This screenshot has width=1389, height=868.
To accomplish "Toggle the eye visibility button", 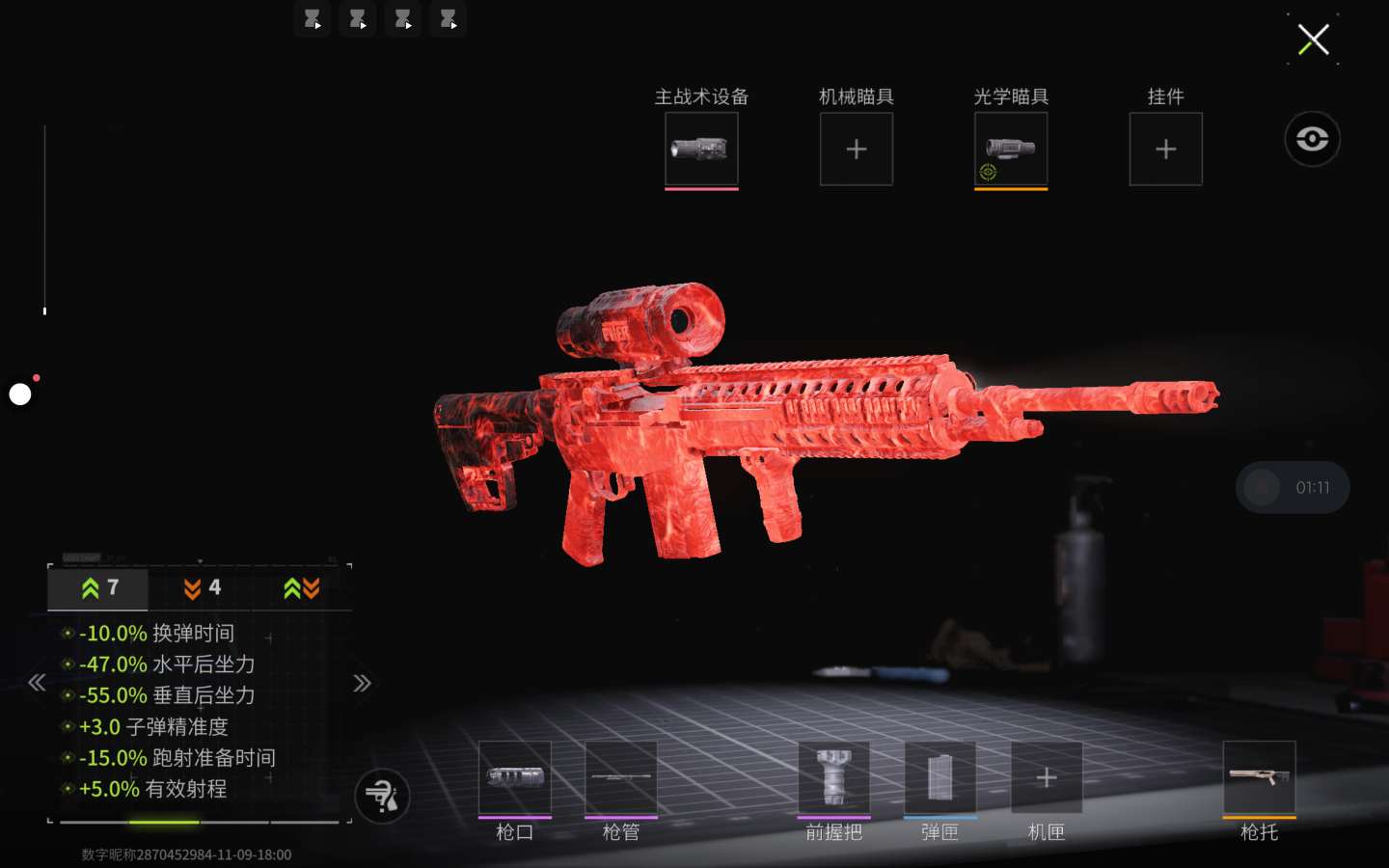I will tap(1312, 139).
